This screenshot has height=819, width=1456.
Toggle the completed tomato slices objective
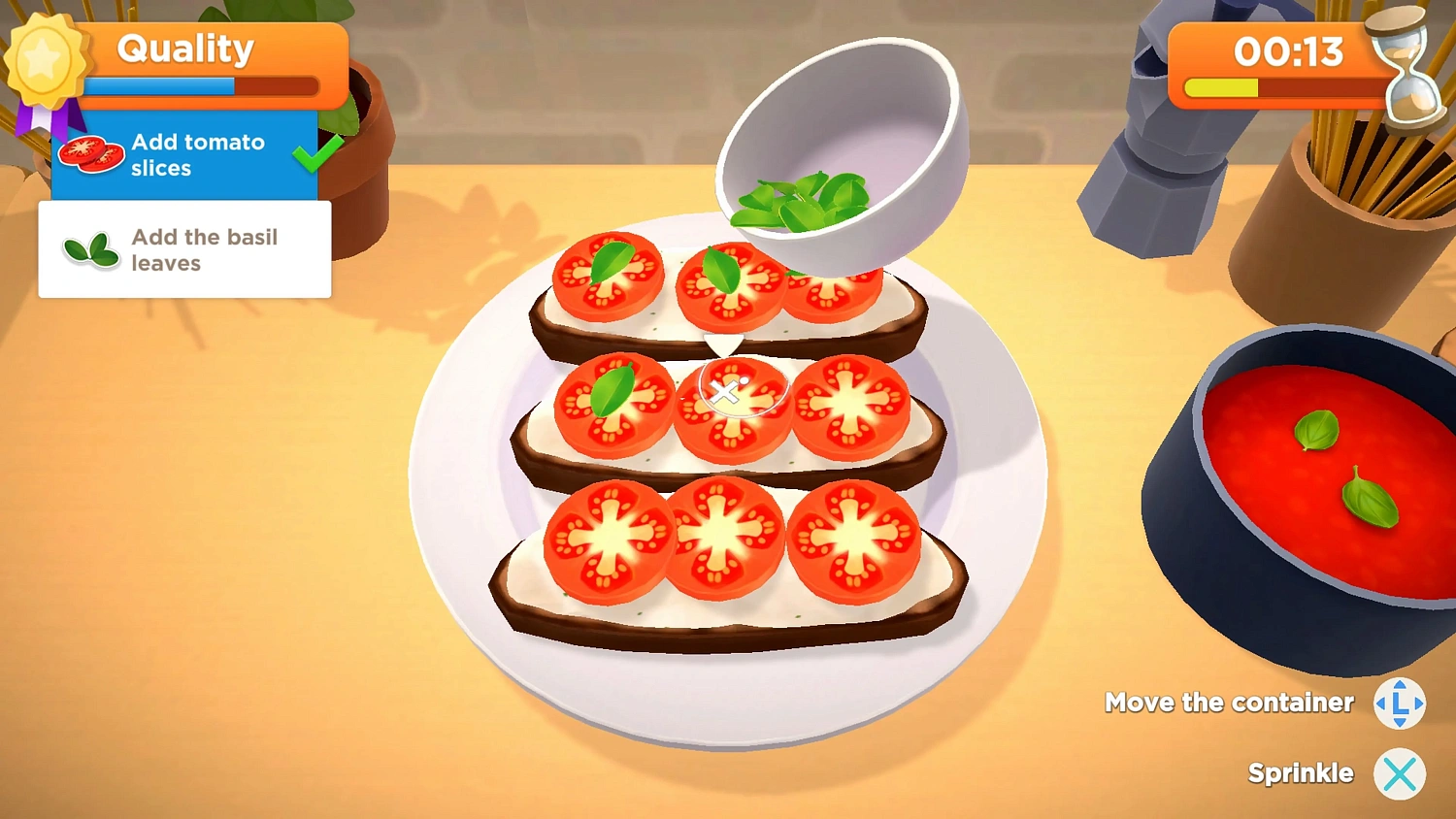(184, 154)
